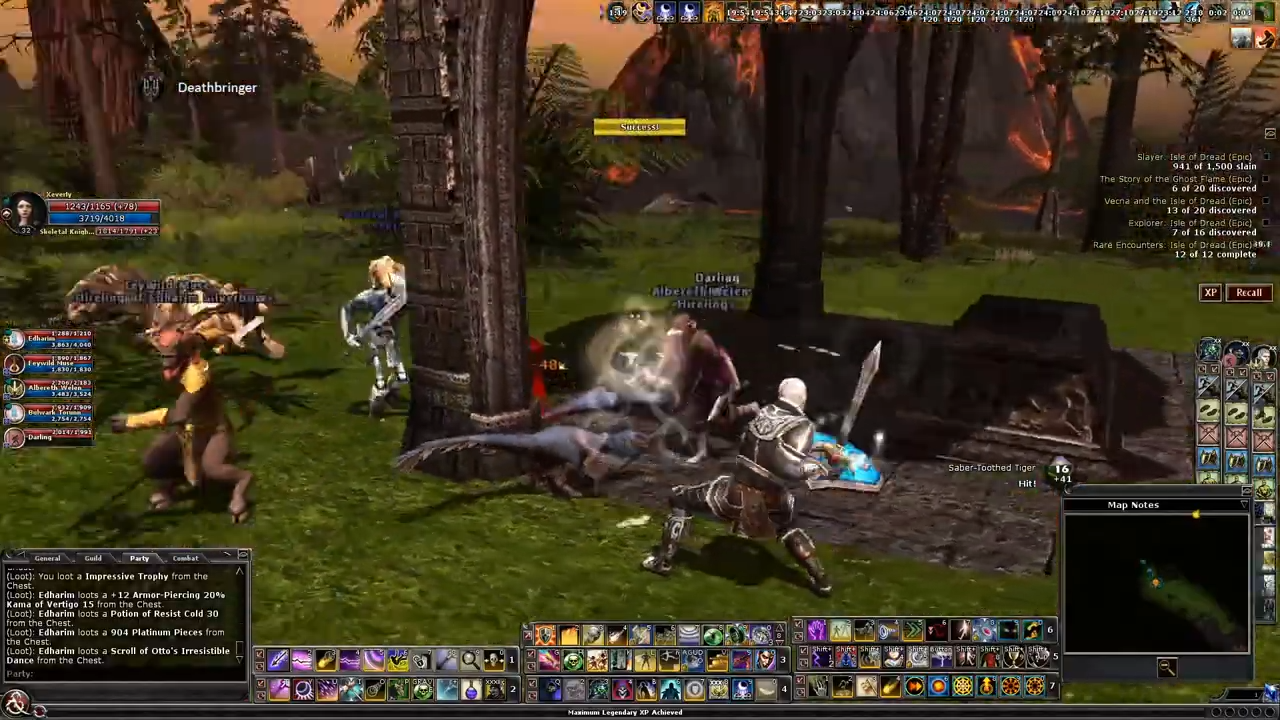Select Edharim's party member portrait
Viewport: 1280px width, 720px height.
click(x=15, y=338)
